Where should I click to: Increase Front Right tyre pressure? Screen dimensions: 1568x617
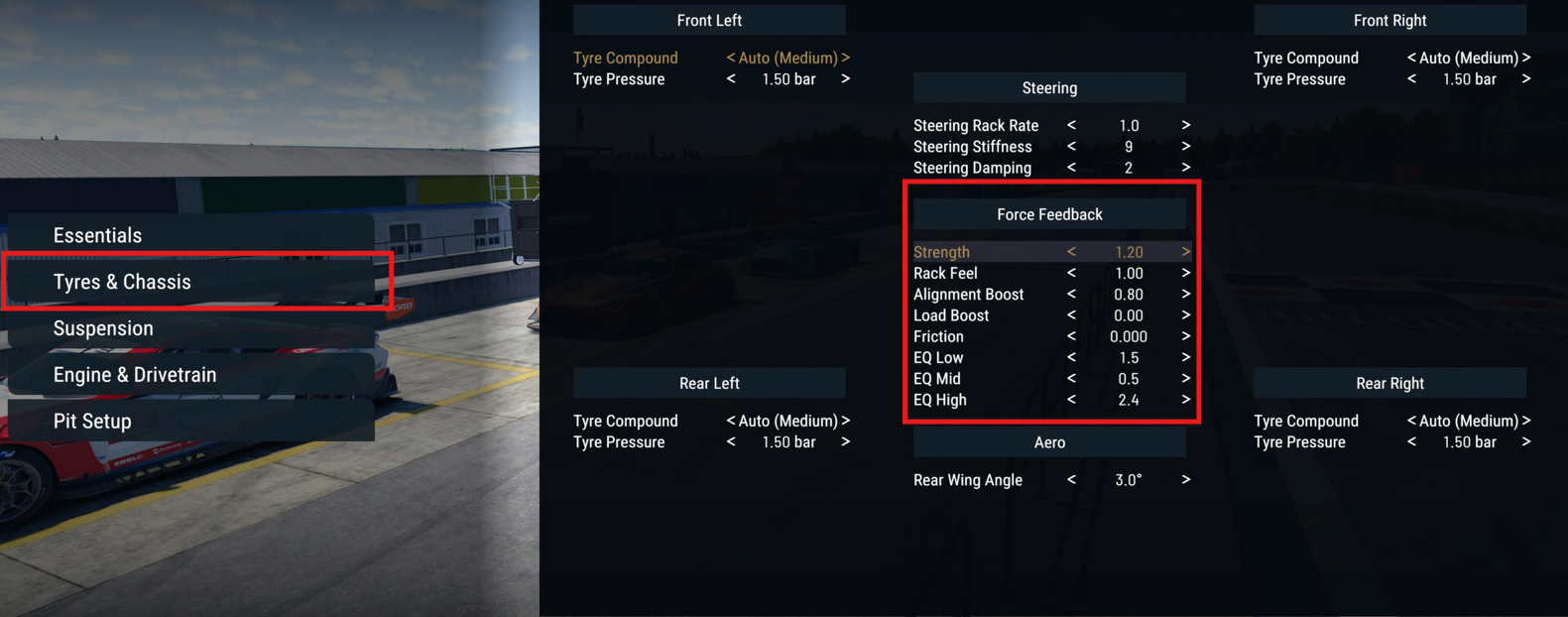pyautogui.click(x=1525, y=79)
